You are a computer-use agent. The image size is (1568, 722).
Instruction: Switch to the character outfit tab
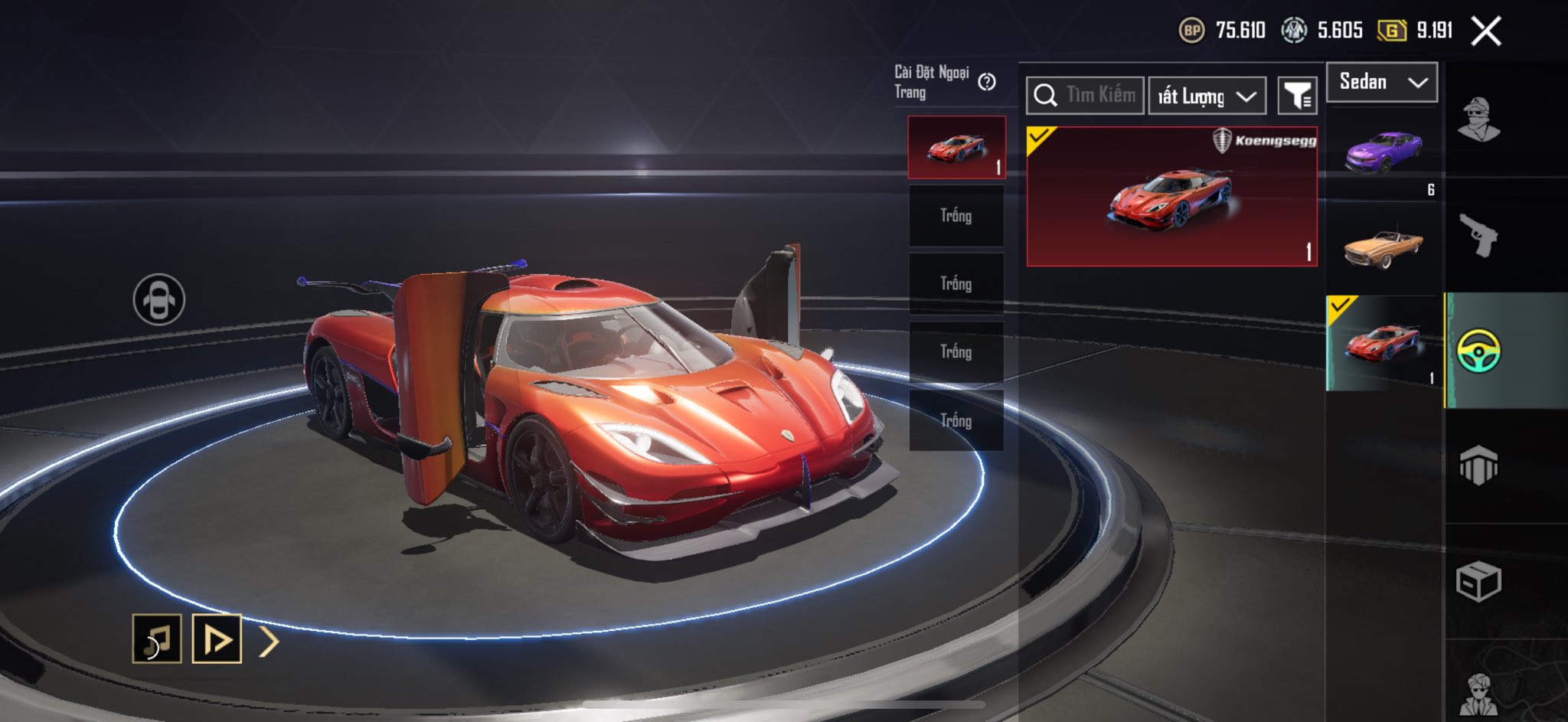point(1478,120)
